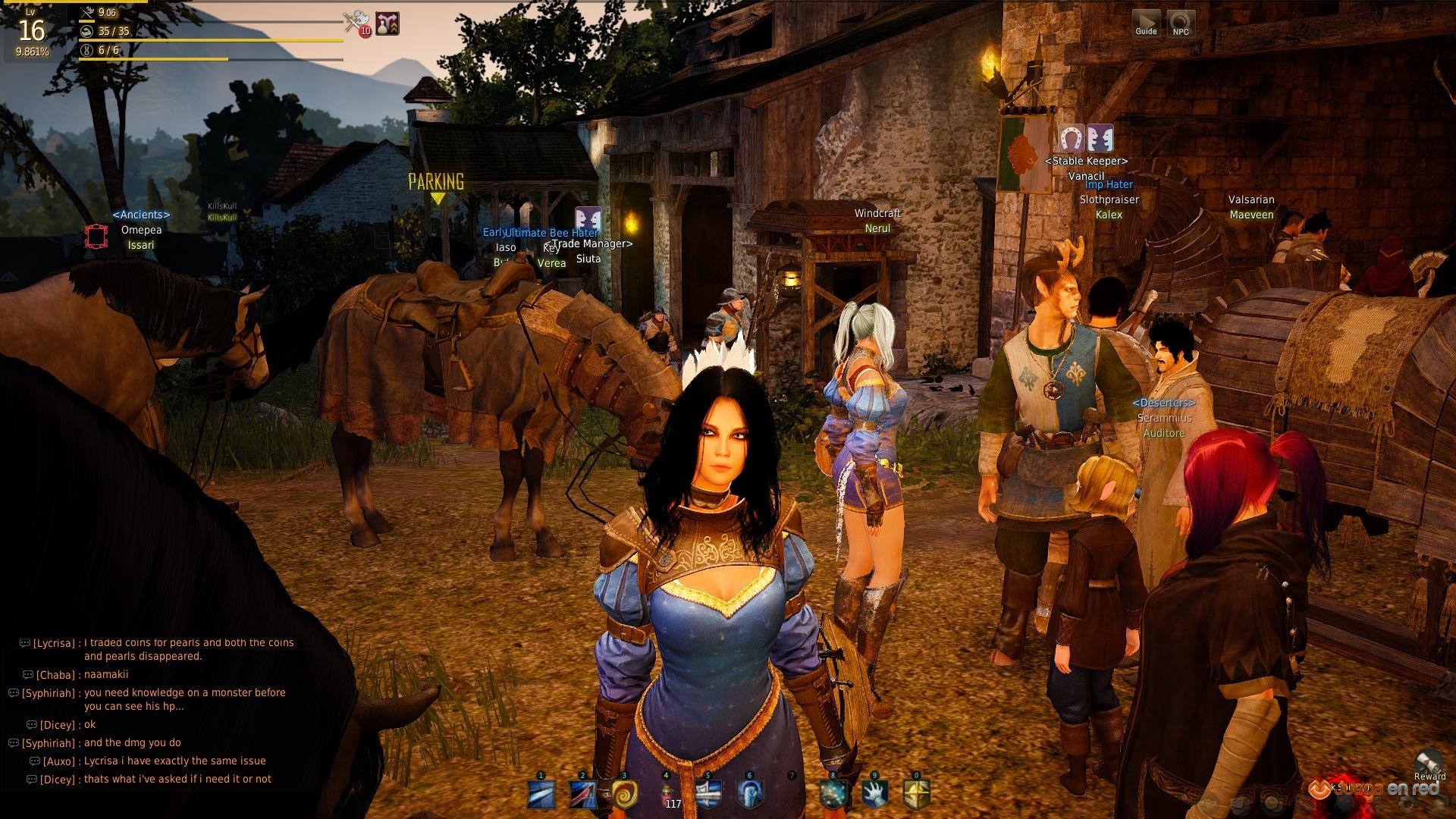Select the crossed weapons icon with badge 10
Viewport: 1456px width, 819px height.
355,24
